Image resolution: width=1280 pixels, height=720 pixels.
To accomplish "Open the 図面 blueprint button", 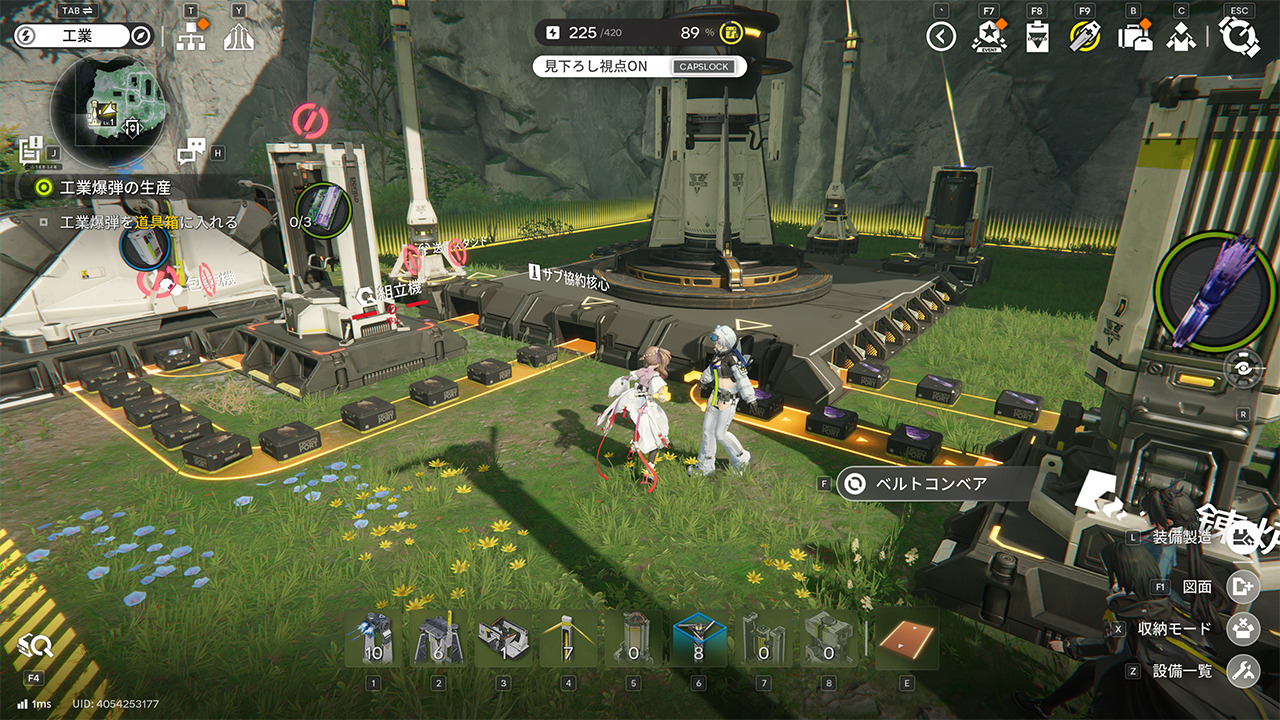I will 1243,587.
